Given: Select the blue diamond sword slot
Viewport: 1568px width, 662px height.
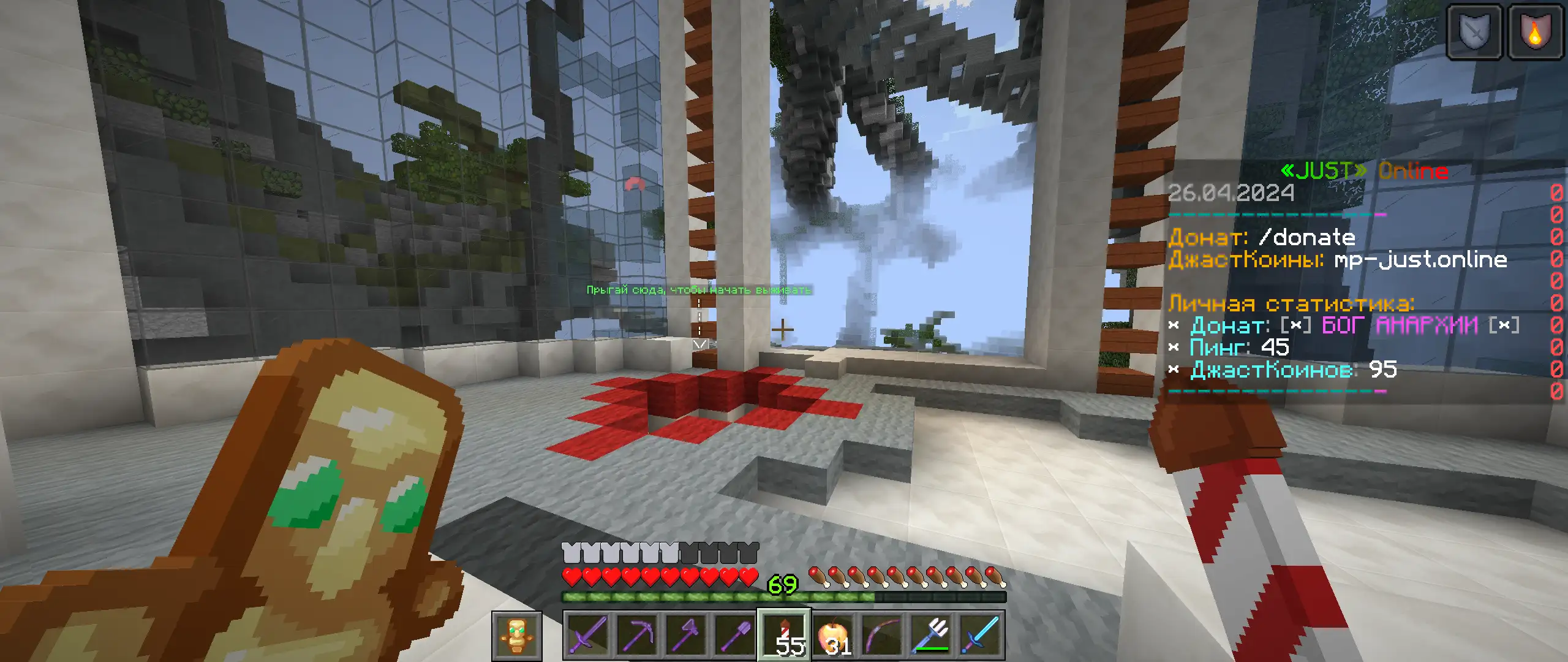Looking at the screenshot, I should click(x=981, y=635).
